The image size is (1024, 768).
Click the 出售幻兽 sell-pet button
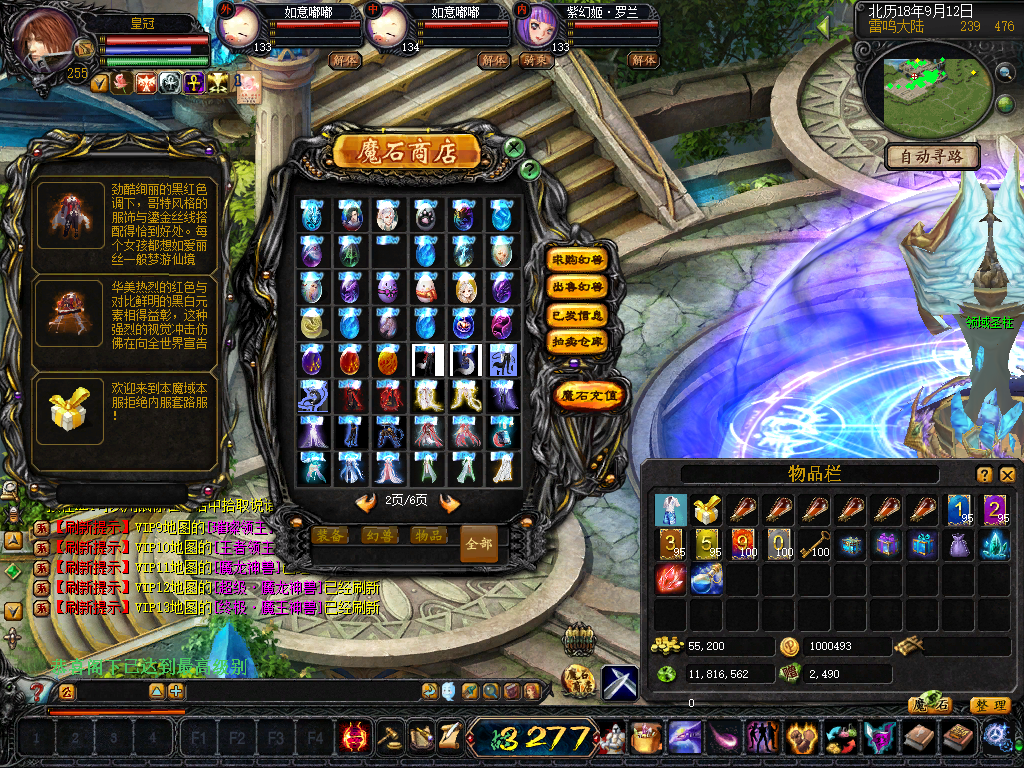pos(578,287)
